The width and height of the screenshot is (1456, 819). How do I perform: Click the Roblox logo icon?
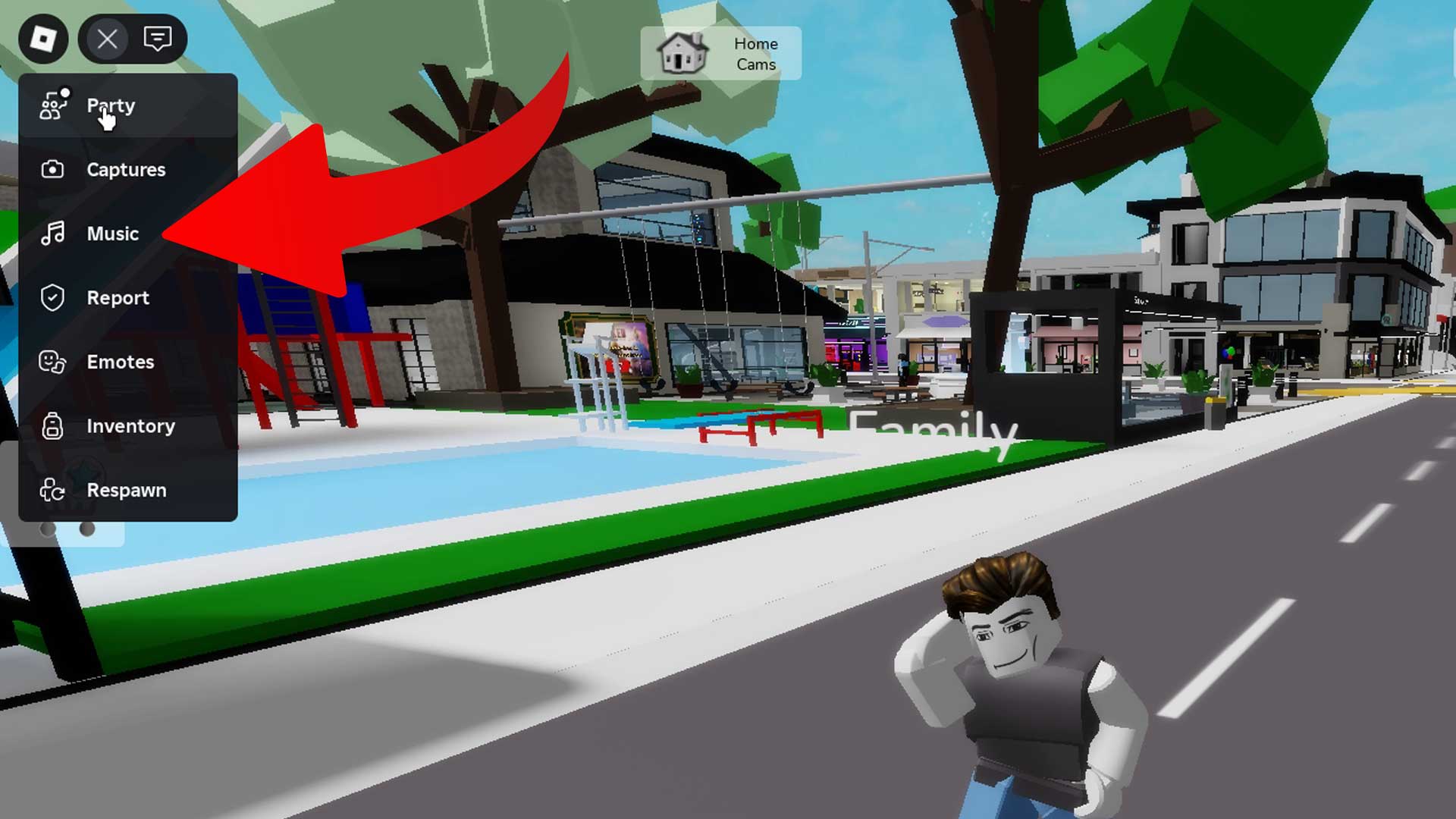45,39
